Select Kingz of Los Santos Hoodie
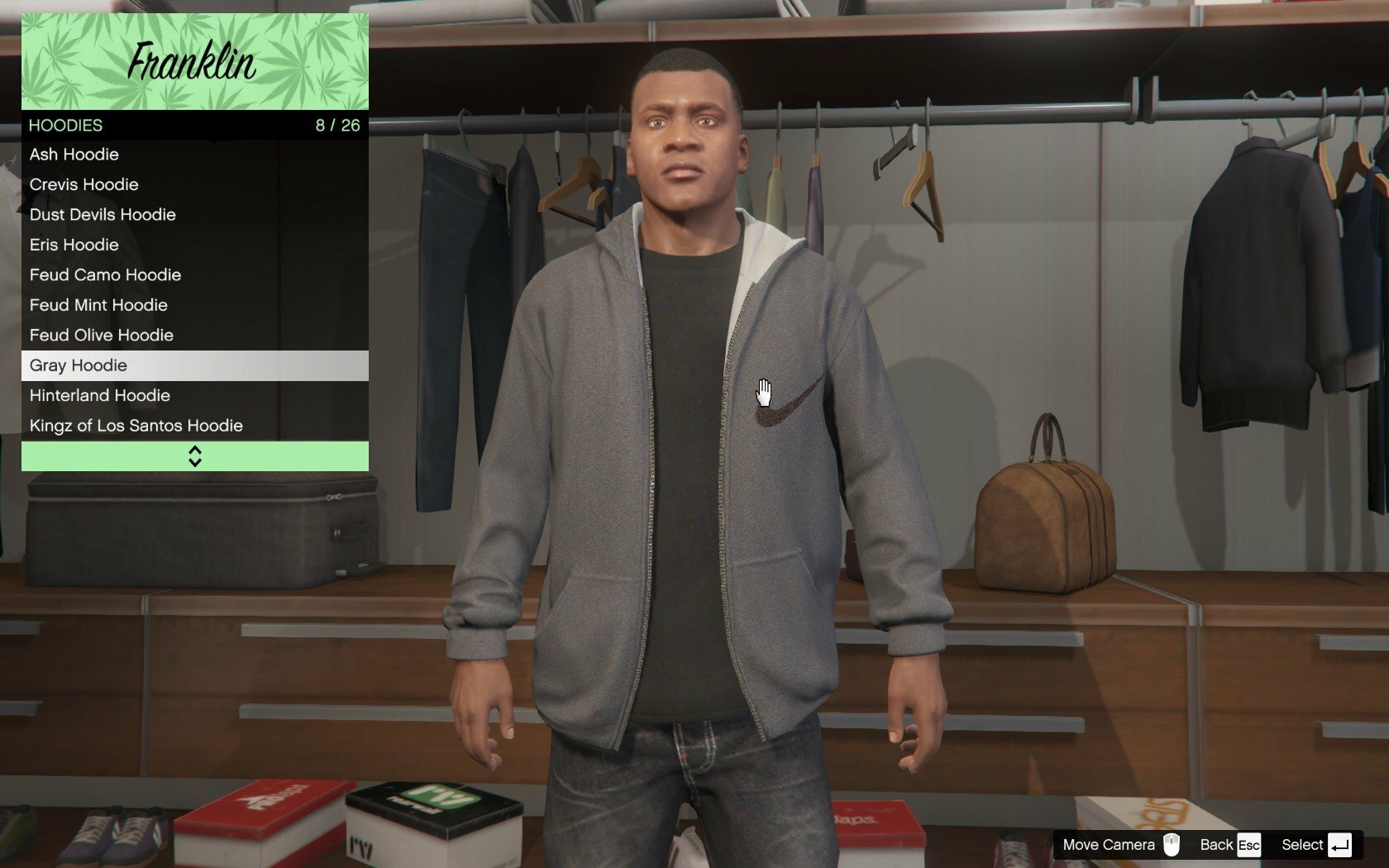The image size is (1389, 868). (x=194, y=426)
